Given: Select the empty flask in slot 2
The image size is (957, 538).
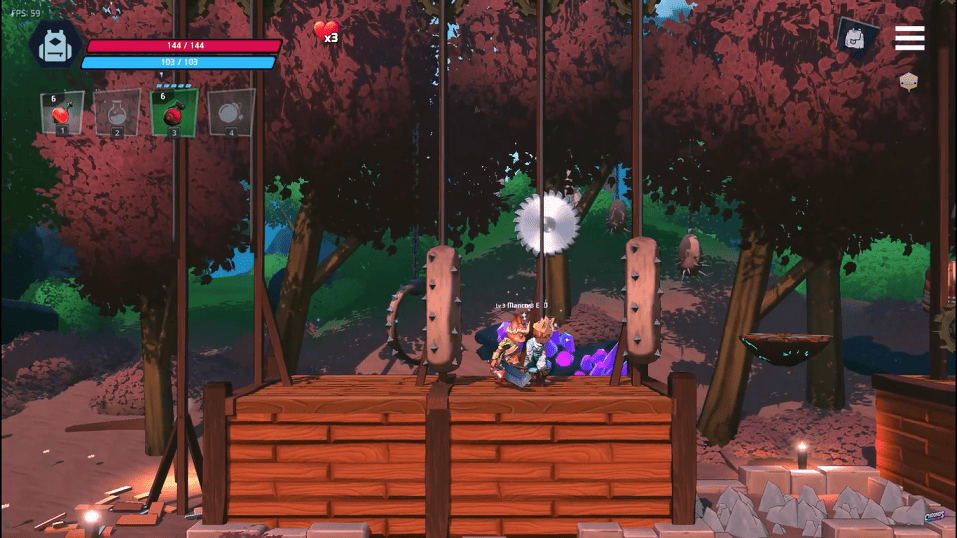Looking at the screenshot, I should coord(117,112).
